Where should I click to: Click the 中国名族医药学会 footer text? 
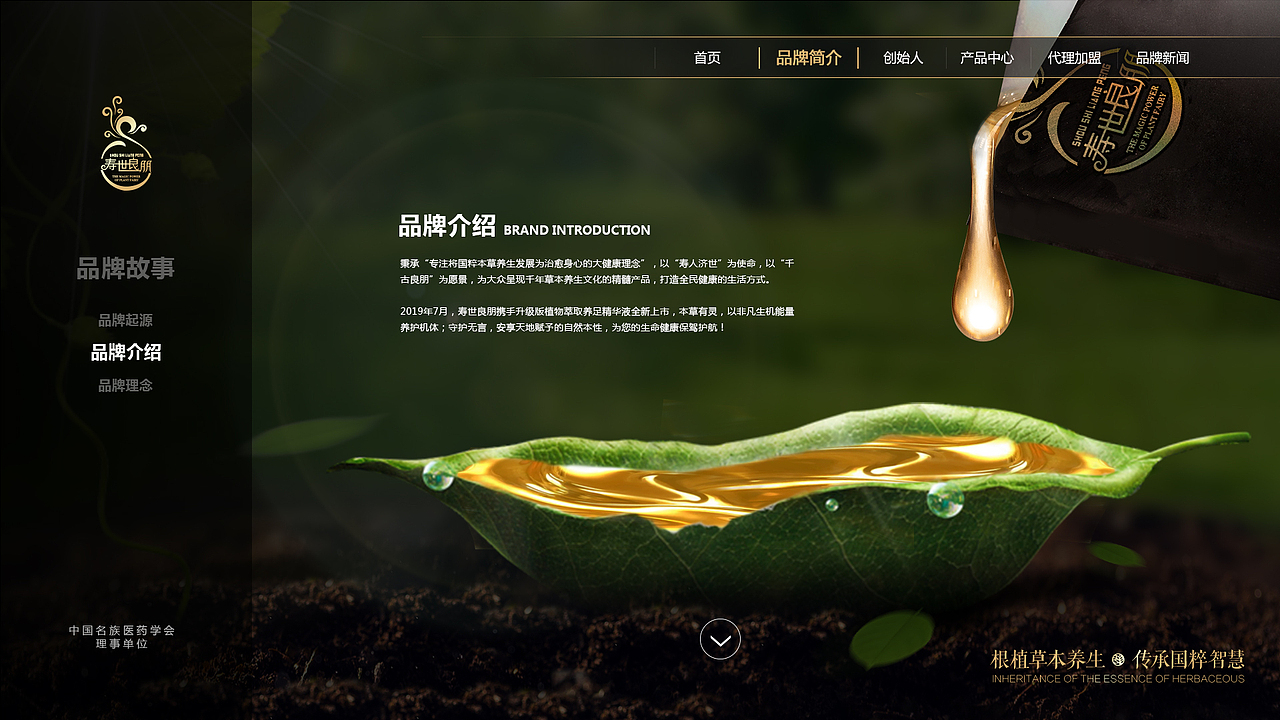pyautogui.click(x=122, y=630)
